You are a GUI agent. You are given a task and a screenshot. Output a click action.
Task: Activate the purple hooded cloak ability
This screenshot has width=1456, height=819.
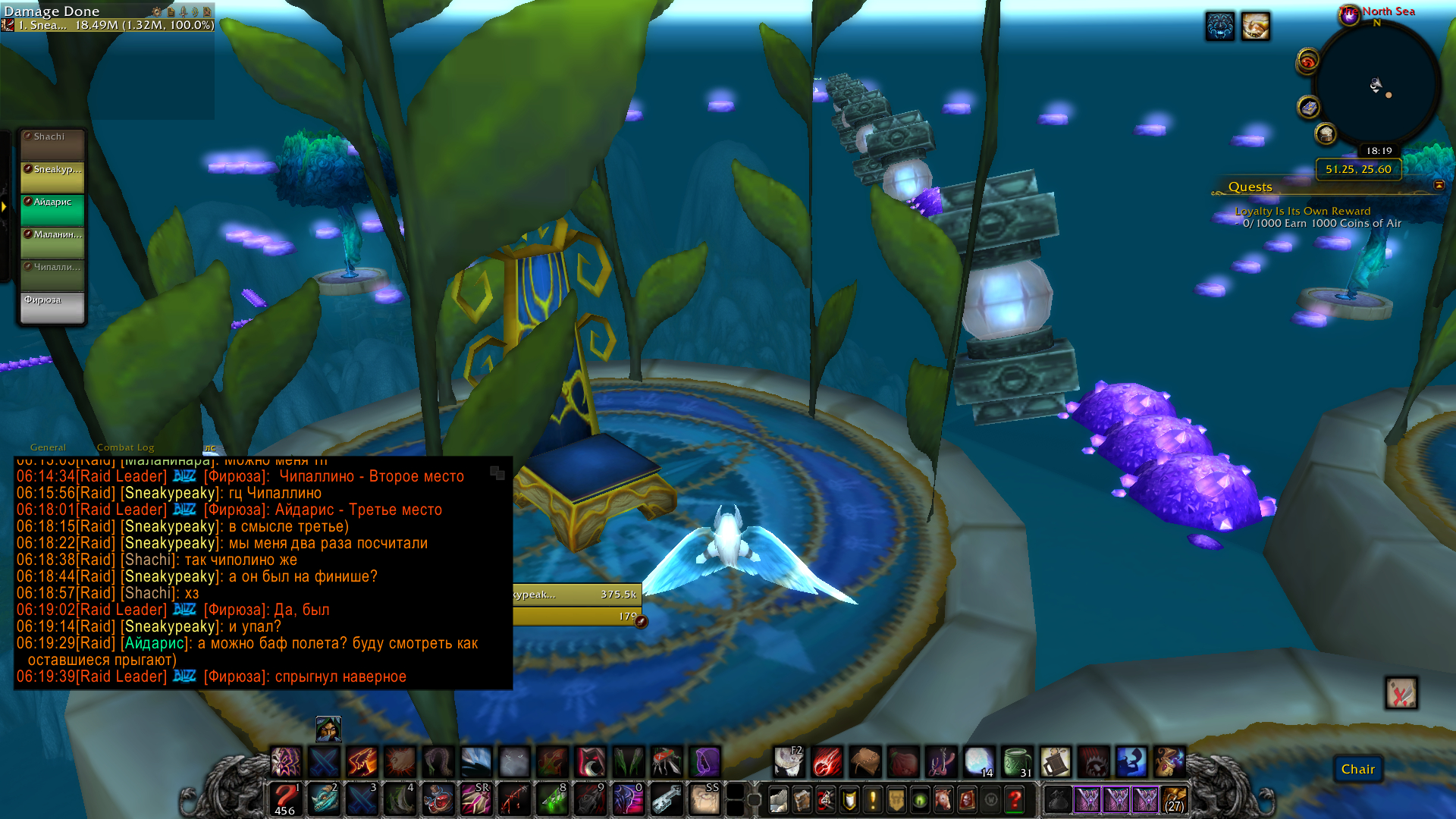click(x=705, y=761)
